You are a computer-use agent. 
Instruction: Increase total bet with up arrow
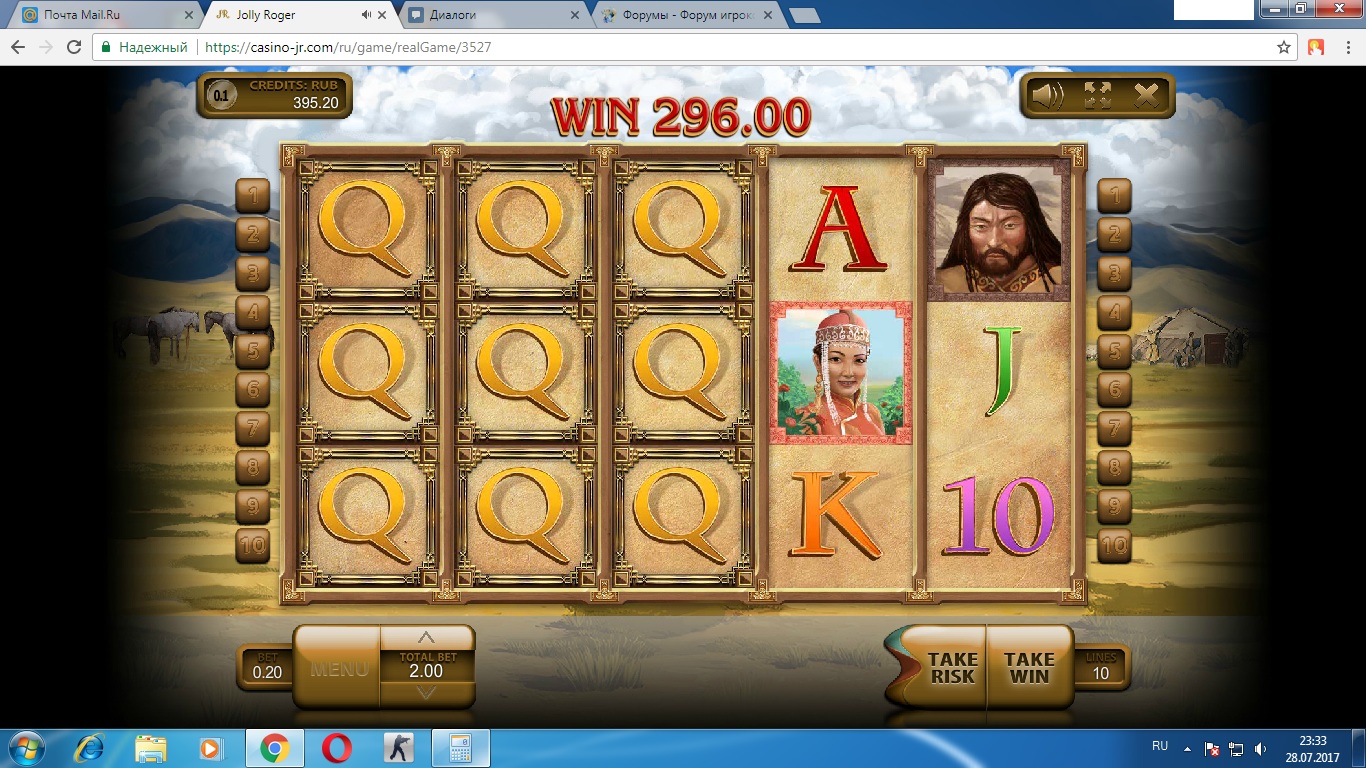(426, 638)
